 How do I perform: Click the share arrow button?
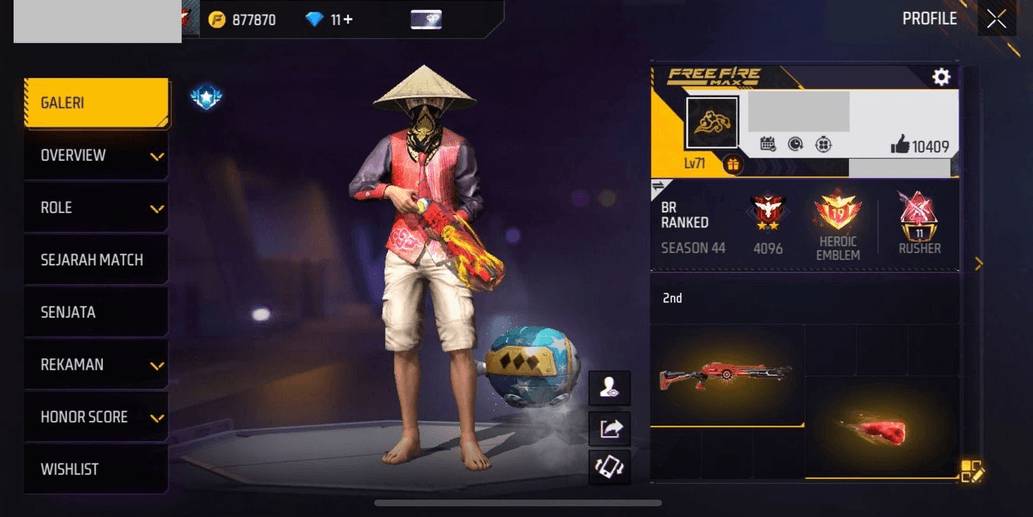pyautogui.click(x=610, y=429)
